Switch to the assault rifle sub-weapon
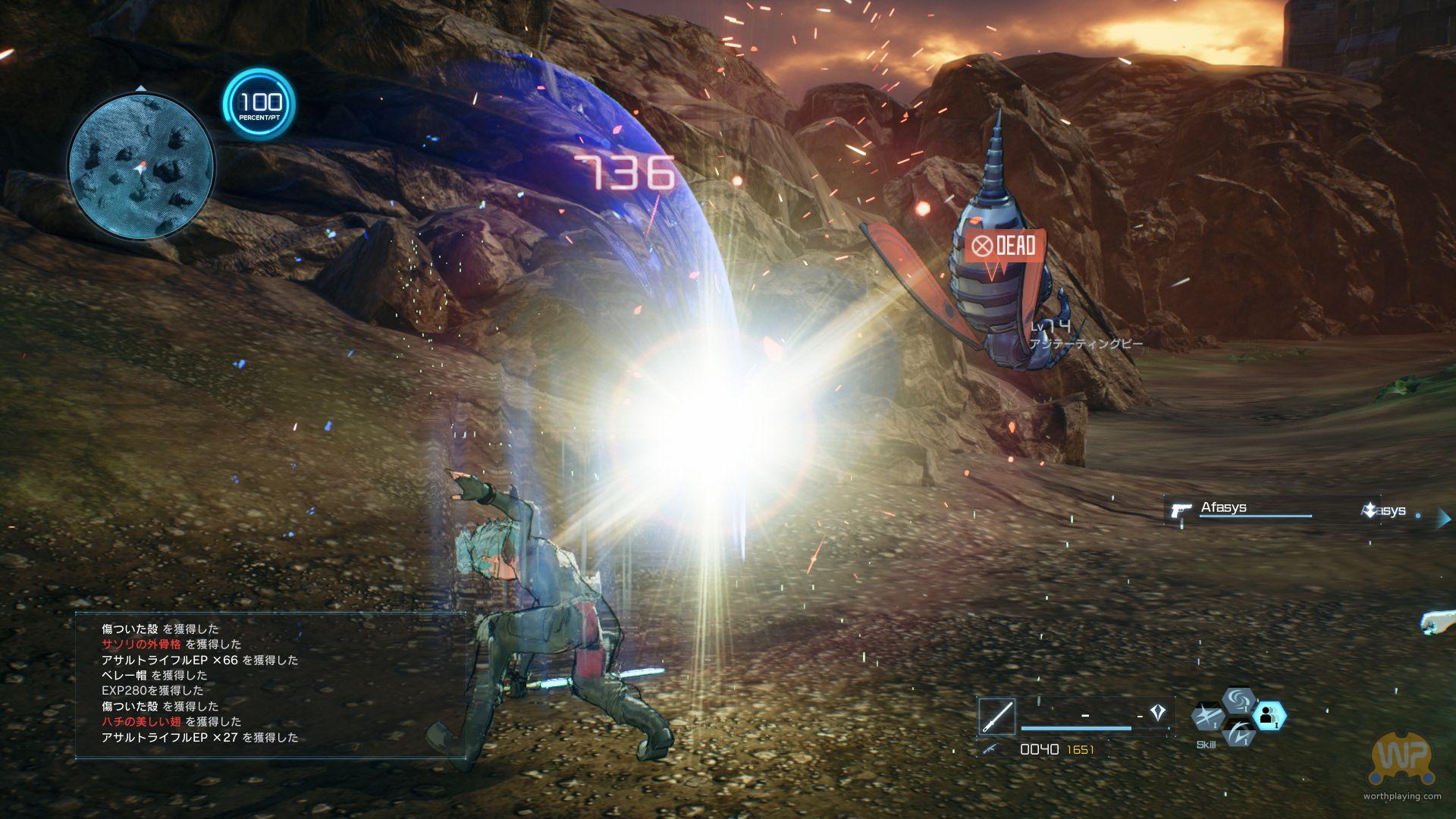 click(990, 749)
